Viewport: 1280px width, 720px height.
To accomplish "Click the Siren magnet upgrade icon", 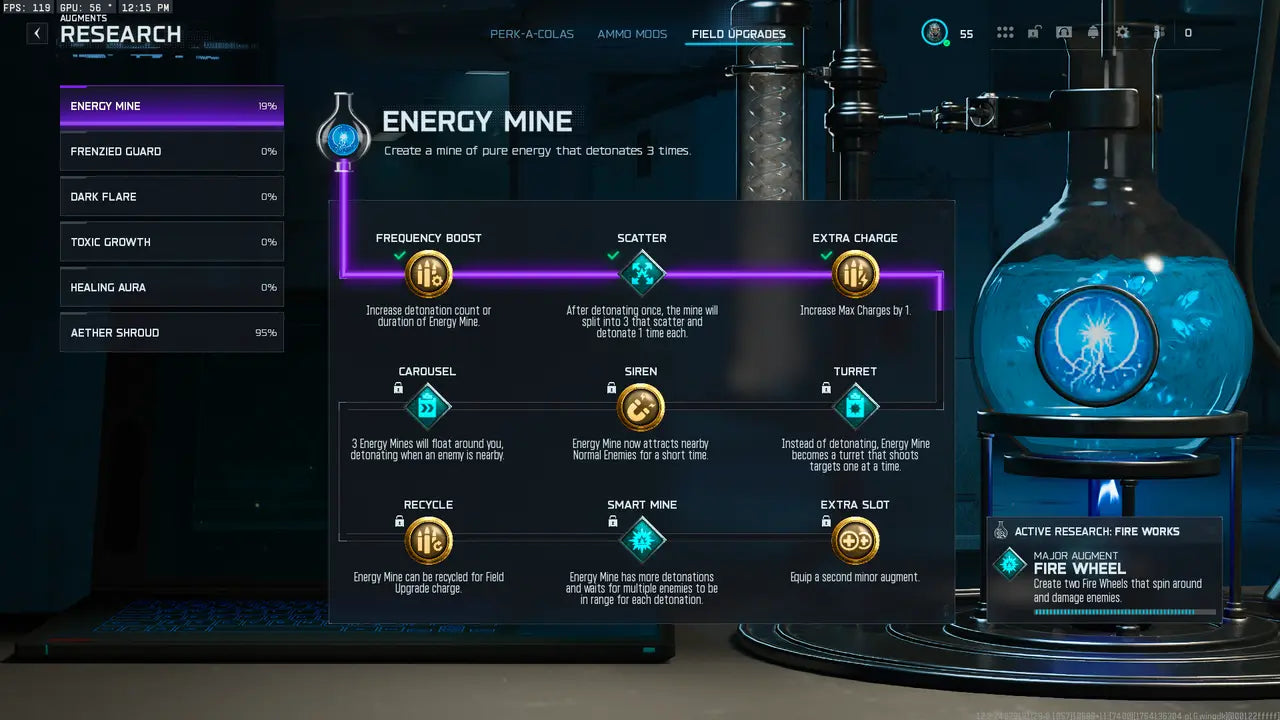I will tap(641, 408).
